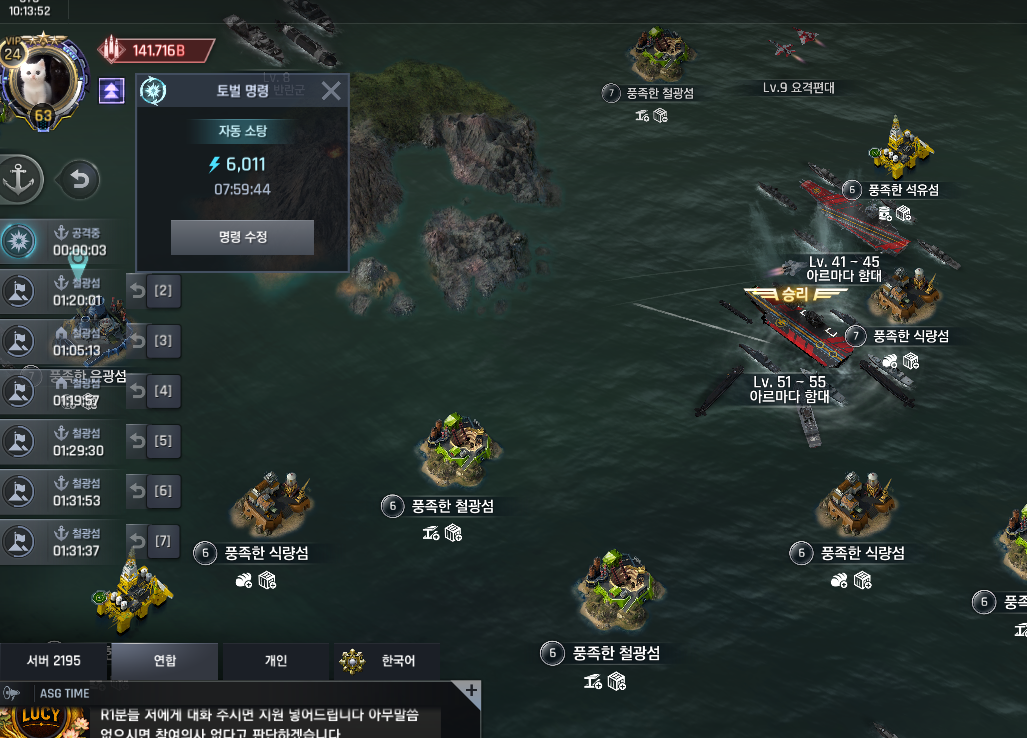Recall fleet [5] with its return arrow

pyautogui.click(x=139, y=441)
